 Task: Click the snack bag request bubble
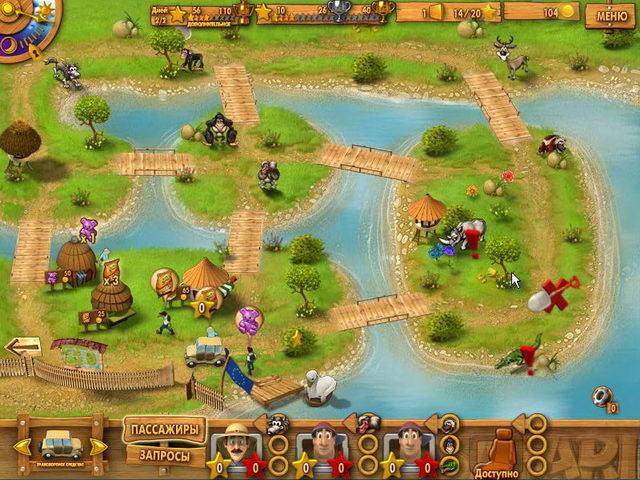(164, 282)
